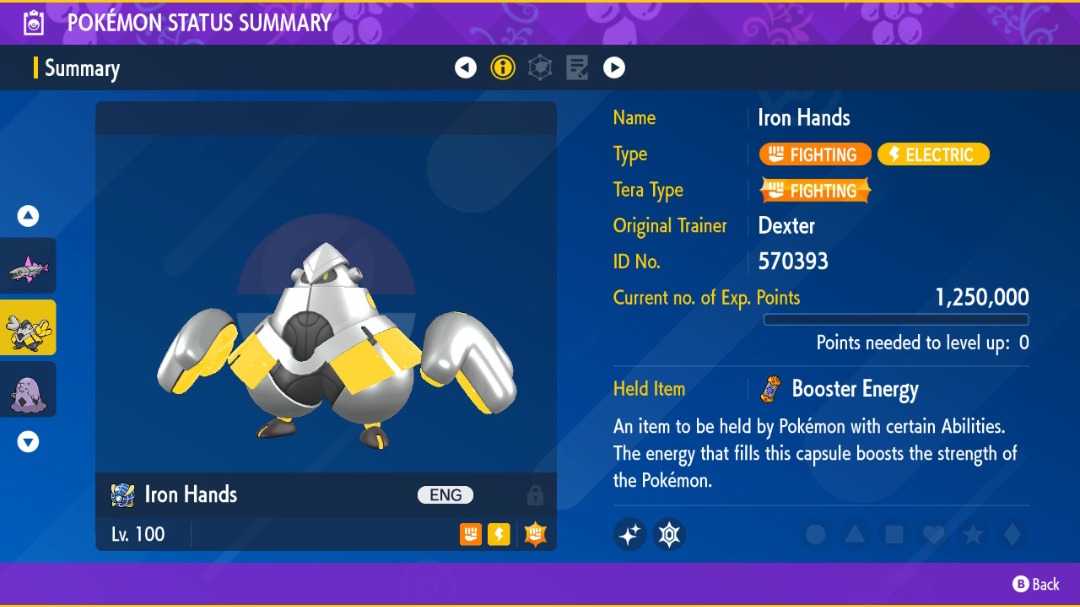Pick the purple blob Pokémon thumbnail
This screenshot has width=1080, height=607.
pos(27,390)
